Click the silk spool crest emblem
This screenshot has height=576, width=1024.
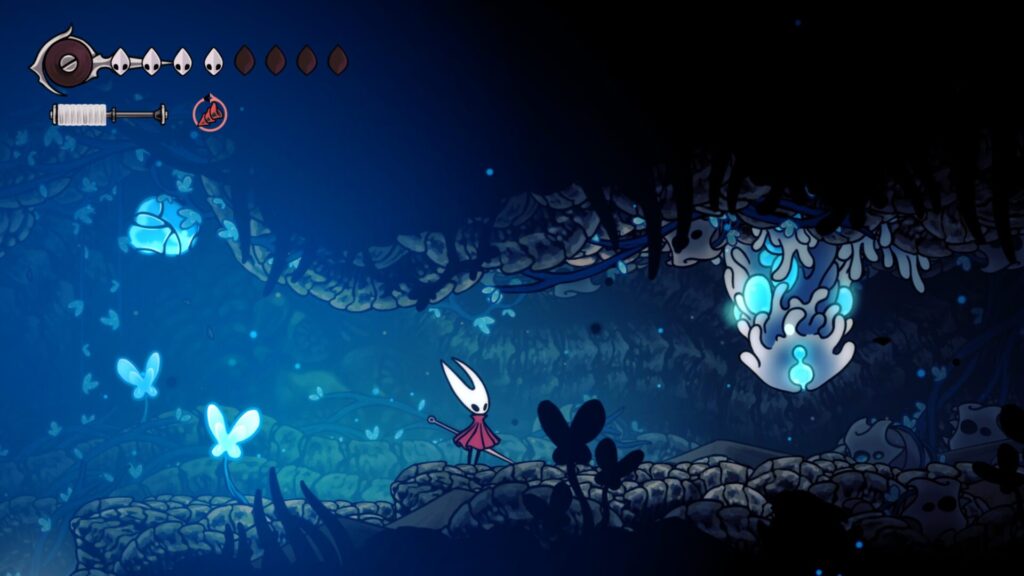(x=64, y=60)
